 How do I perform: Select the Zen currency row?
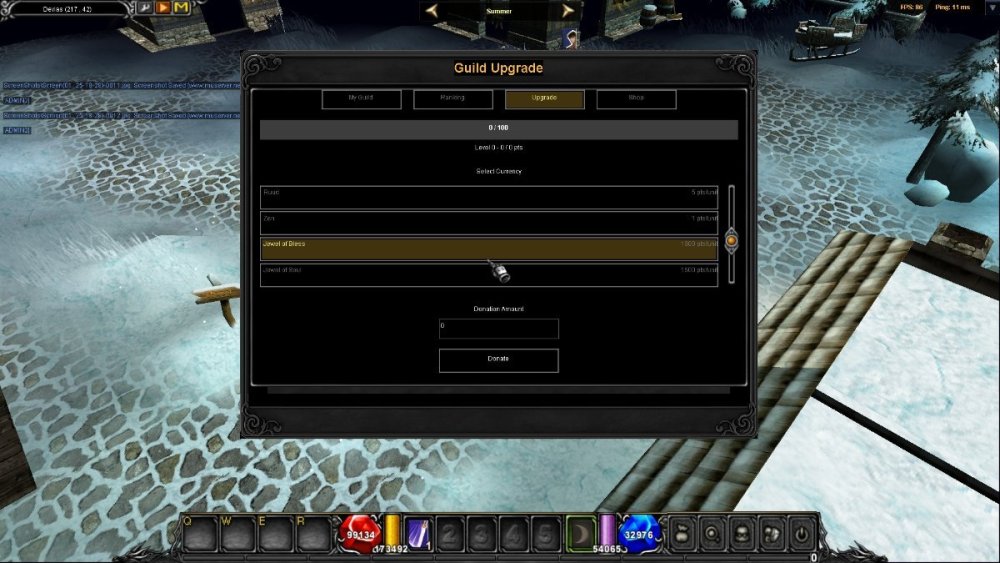(489, 223)
